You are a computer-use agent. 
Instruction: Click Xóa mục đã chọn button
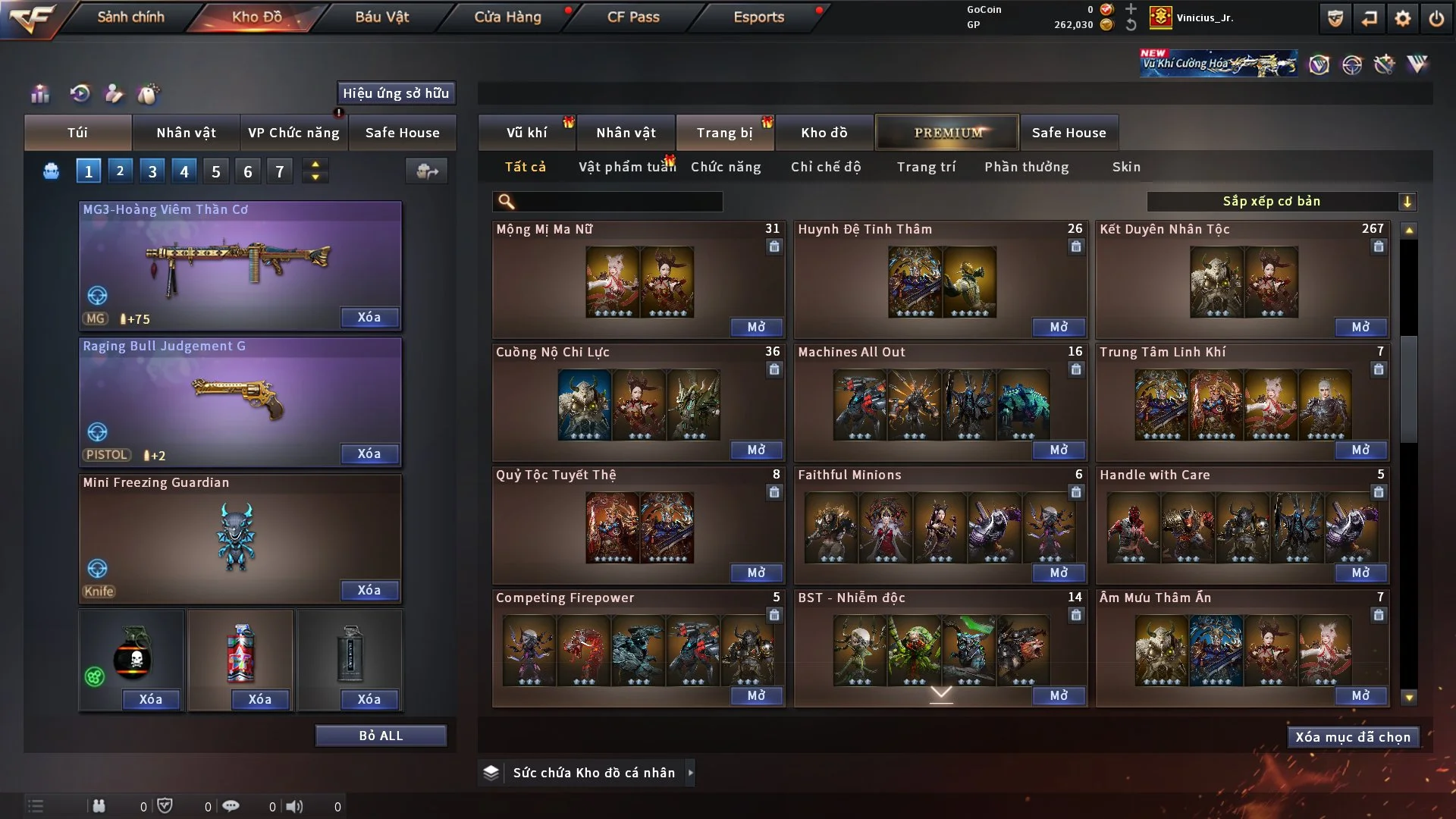[1353, 737]
